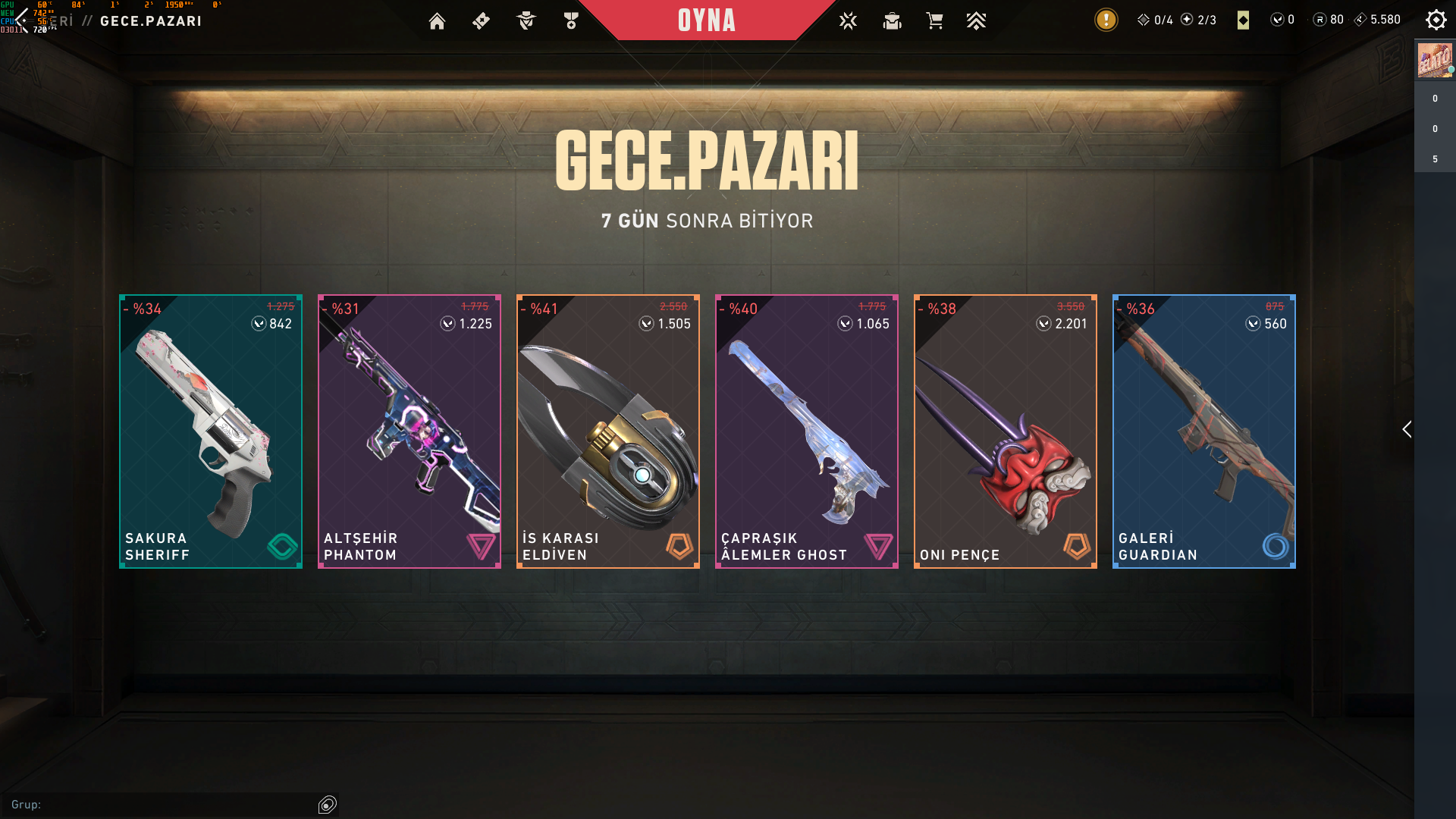Choose the Altşehir Phantom offer
Screen dimensions: 1456x819
[x=409, y=431]
